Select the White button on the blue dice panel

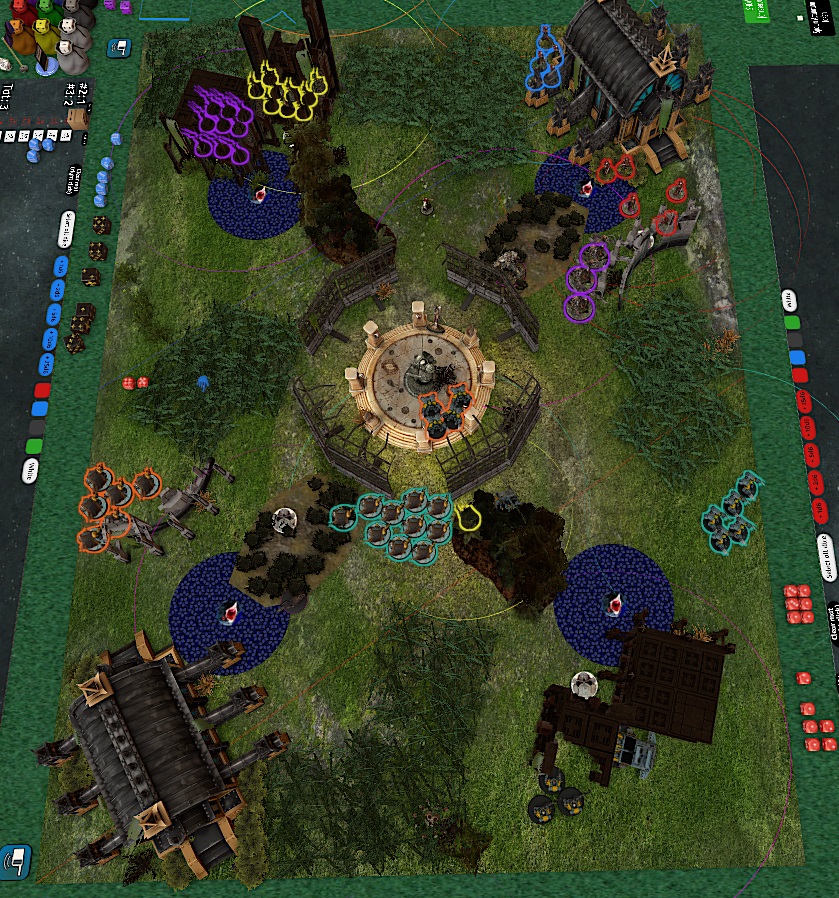click(x=30, y=470)
